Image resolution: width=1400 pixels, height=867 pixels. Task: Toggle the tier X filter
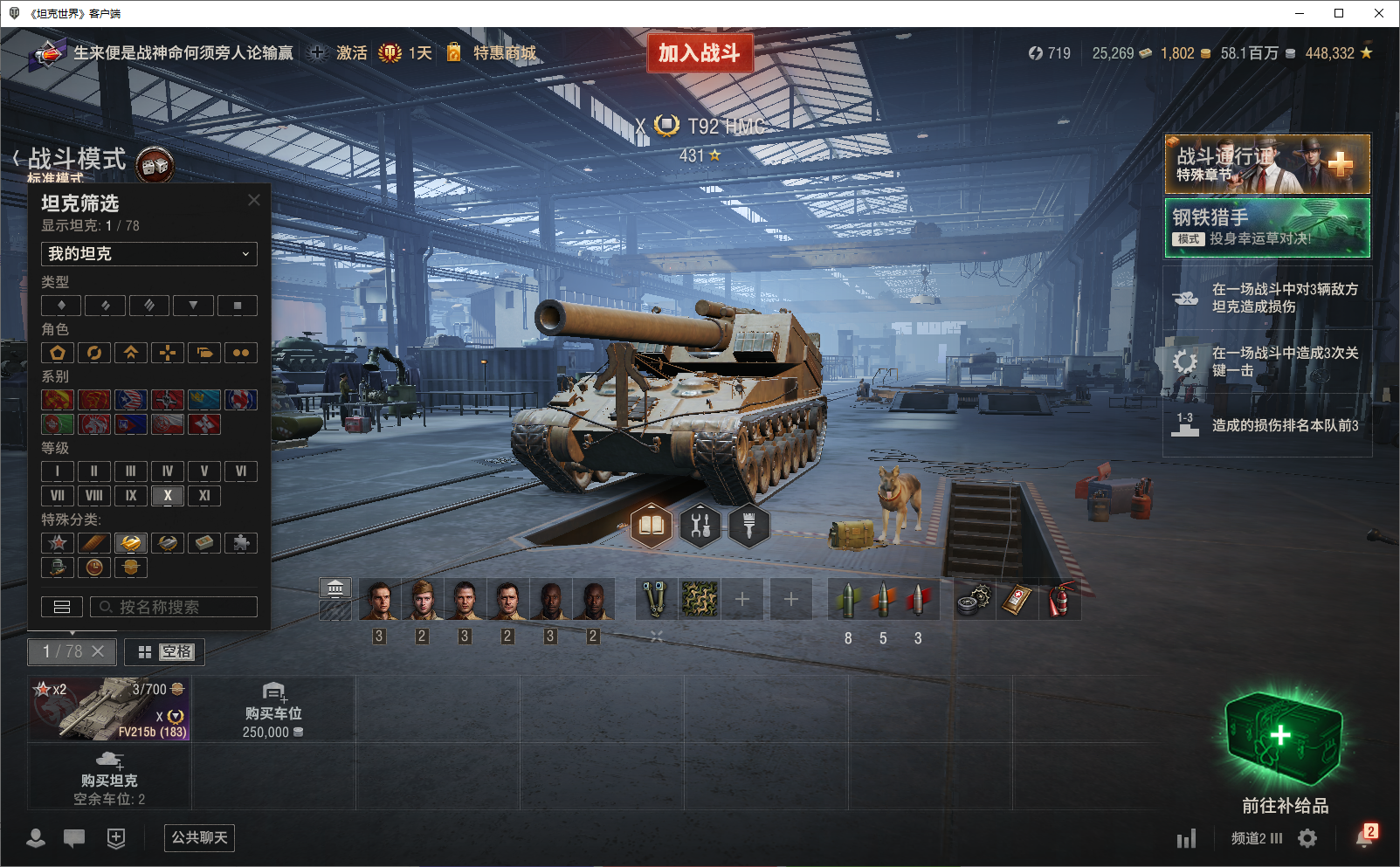pos(168,496)
